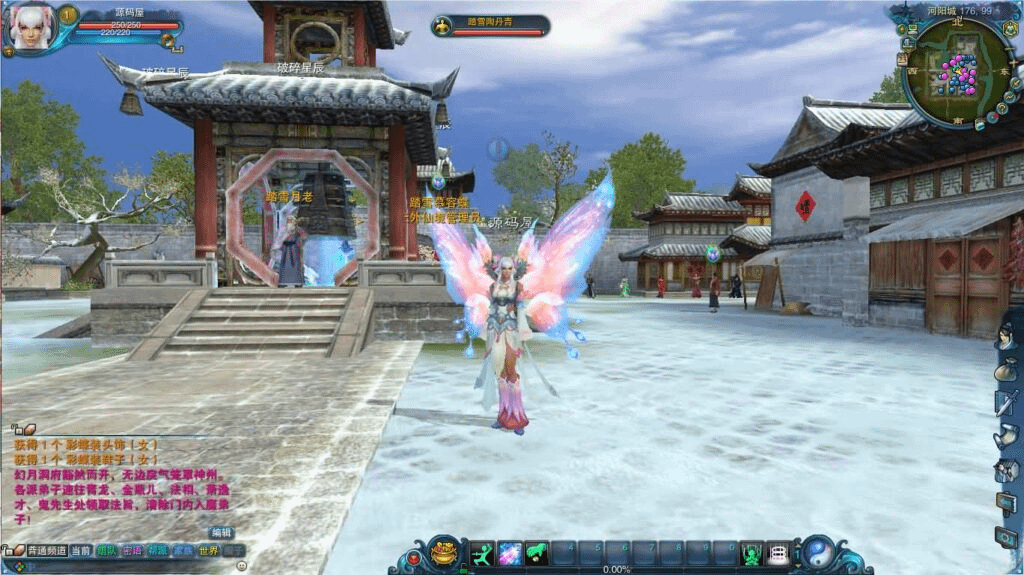Activate the green meditating figure skill
The height and width of the screenshot is (575, 1024).
pyautogui.click(x=751, y=553)
